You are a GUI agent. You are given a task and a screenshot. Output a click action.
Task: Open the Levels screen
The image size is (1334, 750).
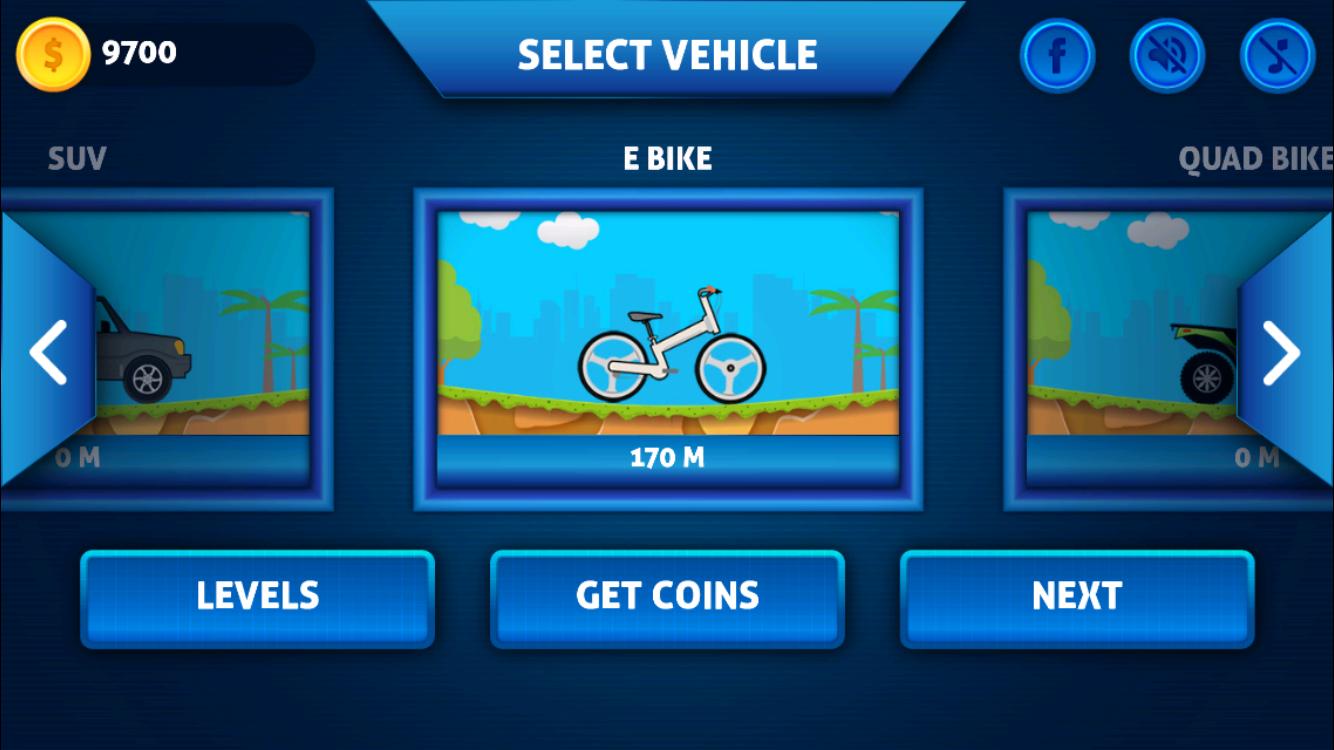257,596
